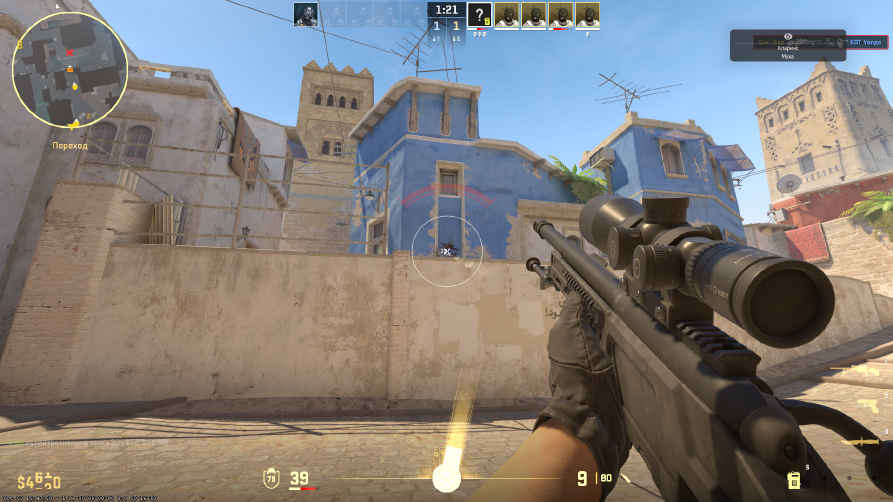Click the C4 bomb icon

coord(793,480)
